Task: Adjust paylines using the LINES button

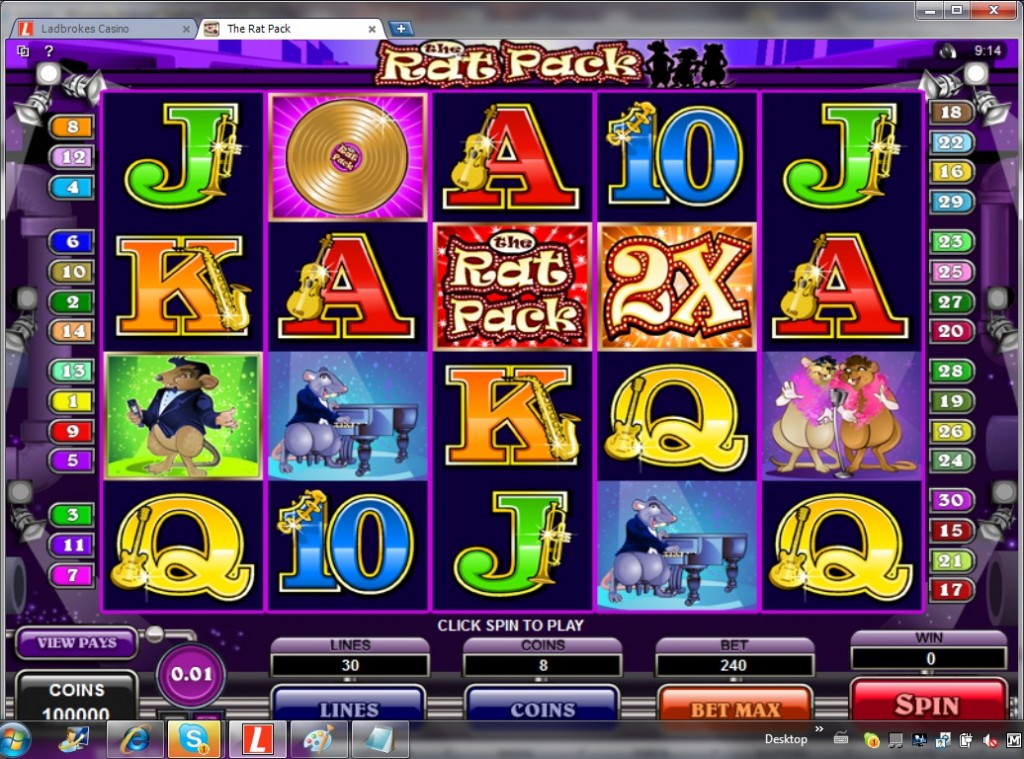Action: coord(348,707)
